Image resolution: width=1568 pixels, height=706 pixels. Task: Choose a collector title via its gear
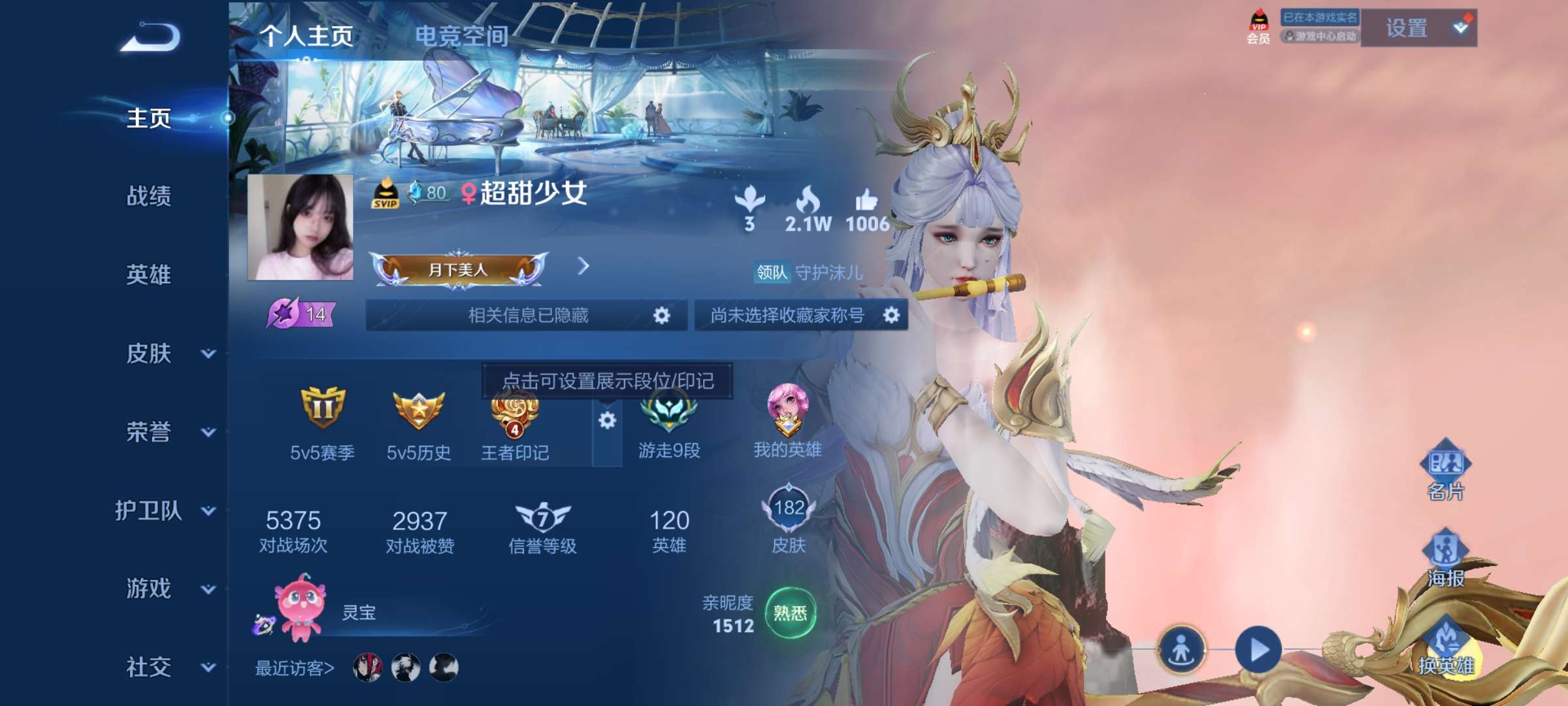pos(891,316)
